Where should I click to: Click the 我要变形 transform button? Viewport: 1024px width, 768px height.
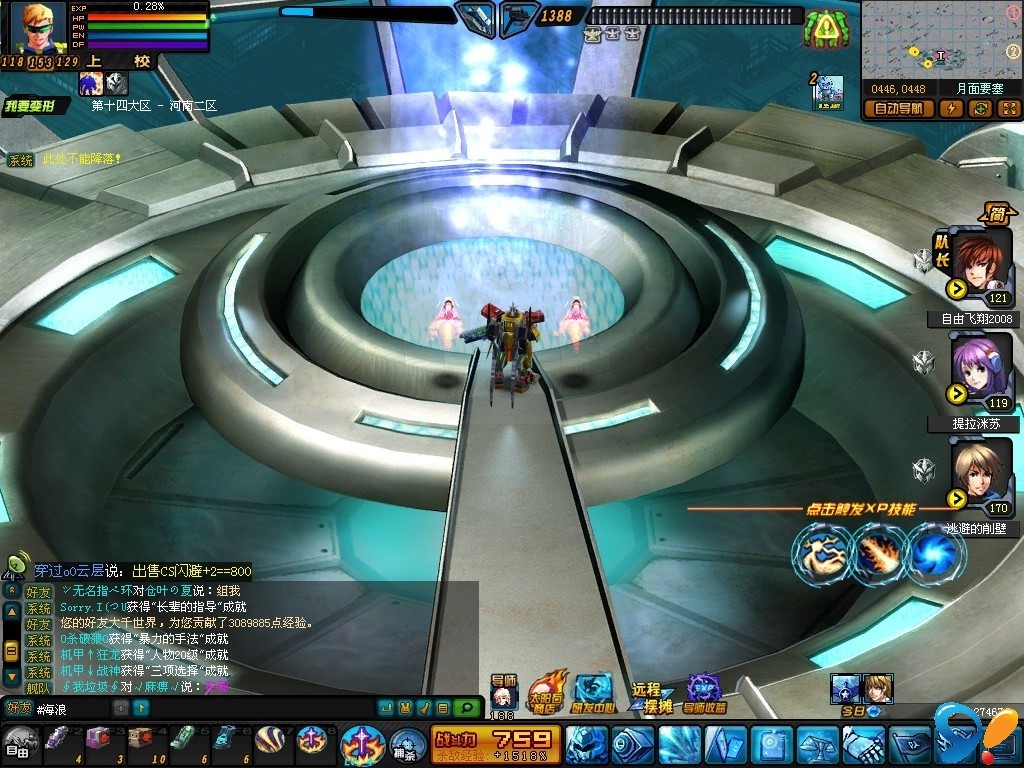(36, 106)
